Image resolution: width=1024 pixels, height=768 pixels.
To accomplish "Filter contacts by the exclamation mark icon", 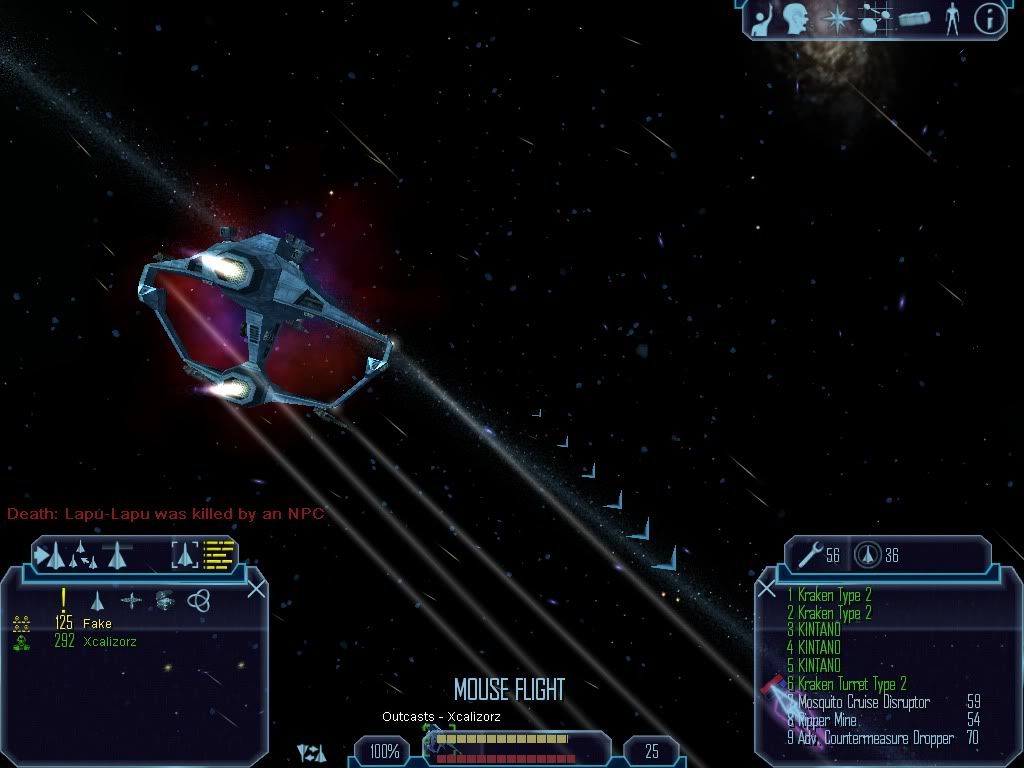I will [64, 598].
